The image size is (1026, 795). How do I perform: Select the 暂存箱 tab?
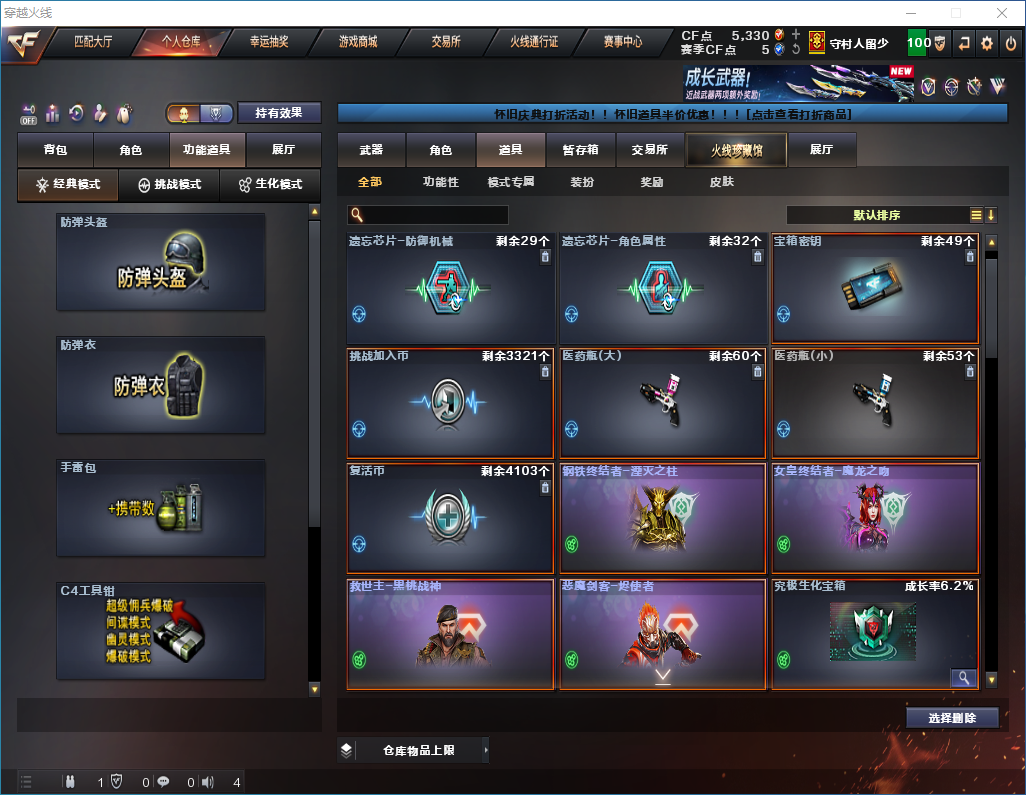pyautogui.click(x=580, y=150)
